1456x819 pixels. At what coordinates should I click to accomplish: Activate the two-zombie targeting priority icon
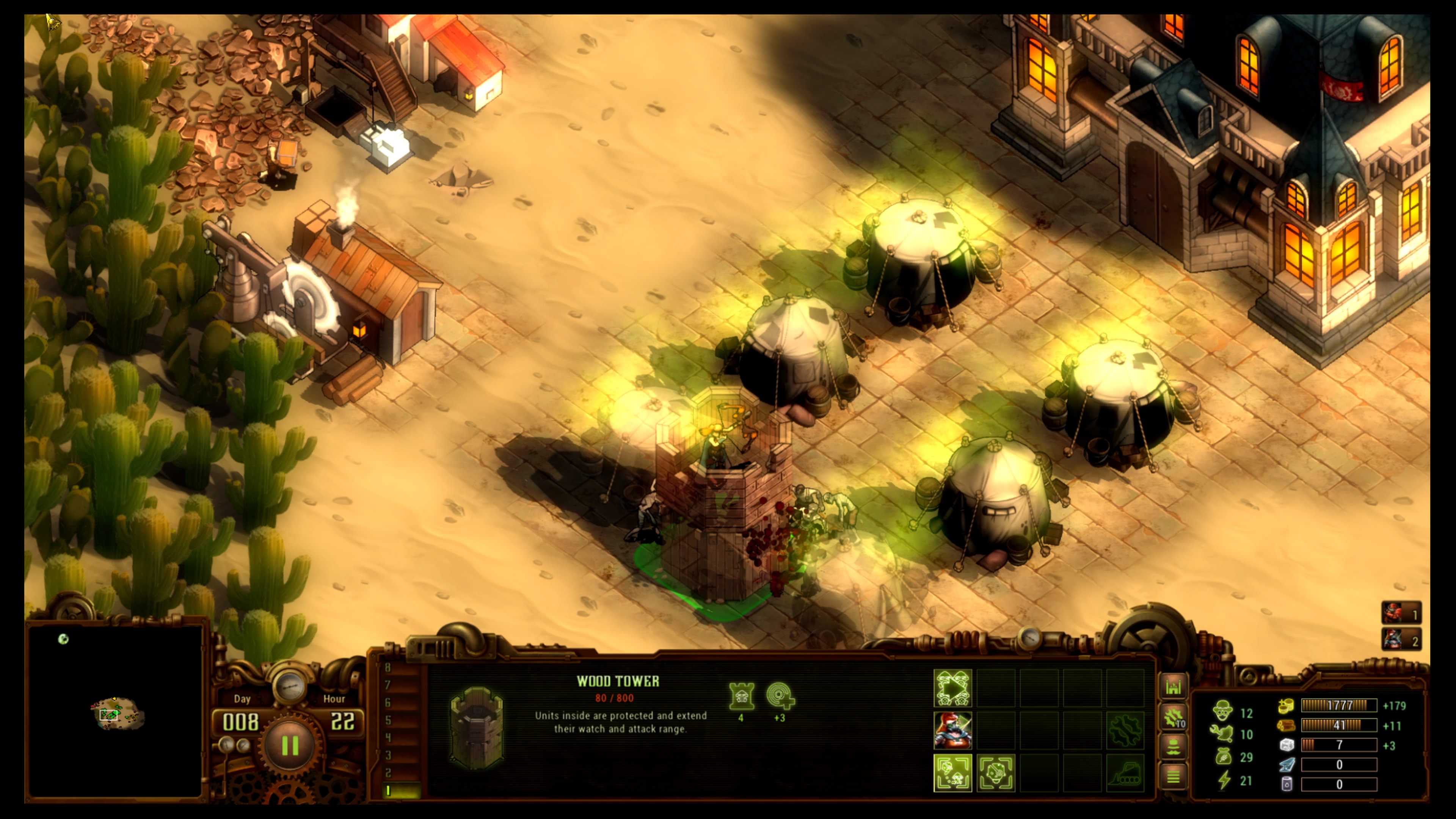[x=952, y=773]
